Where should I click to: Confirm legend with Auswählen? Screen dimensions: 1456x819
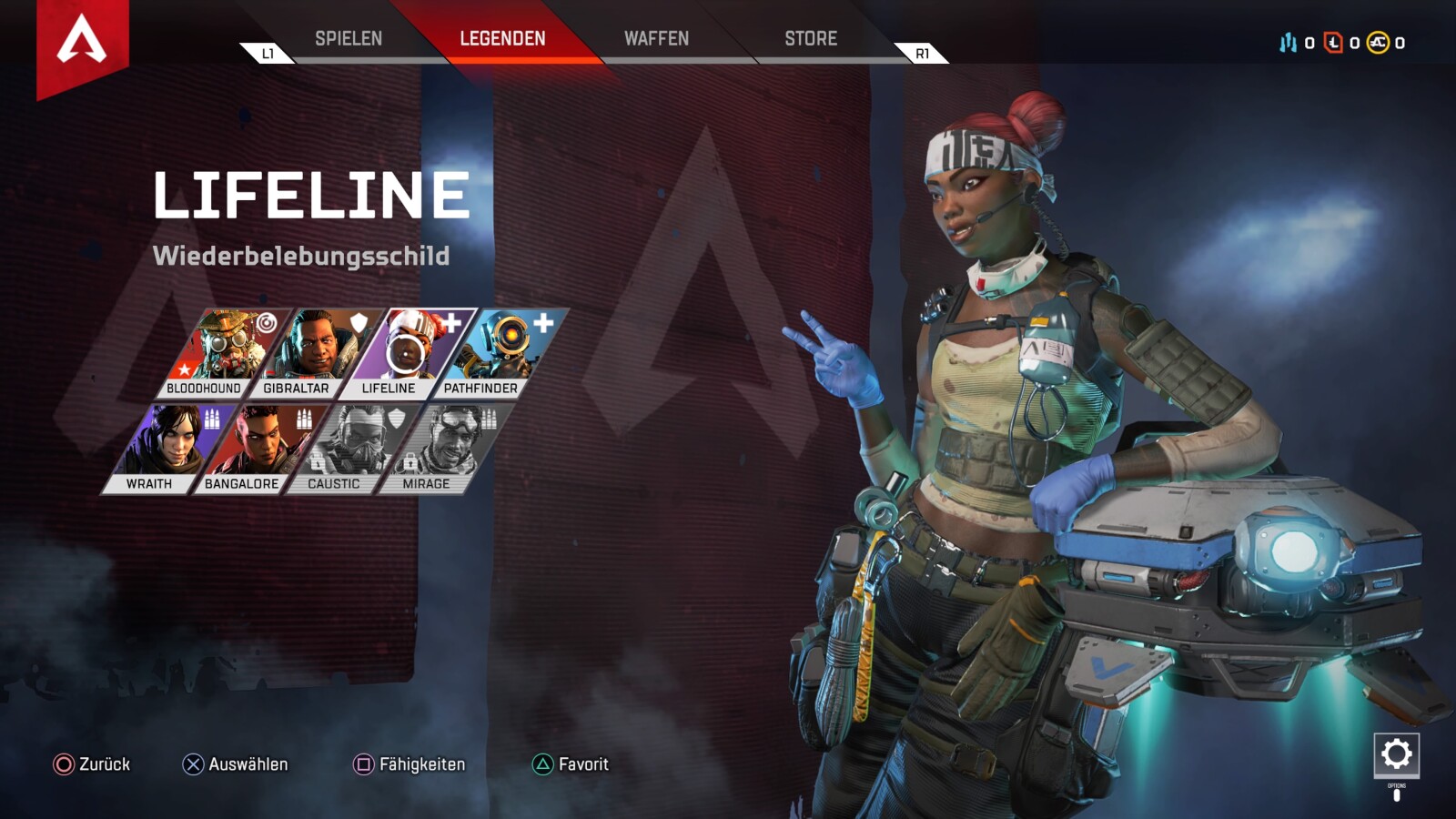coord(236,764)
